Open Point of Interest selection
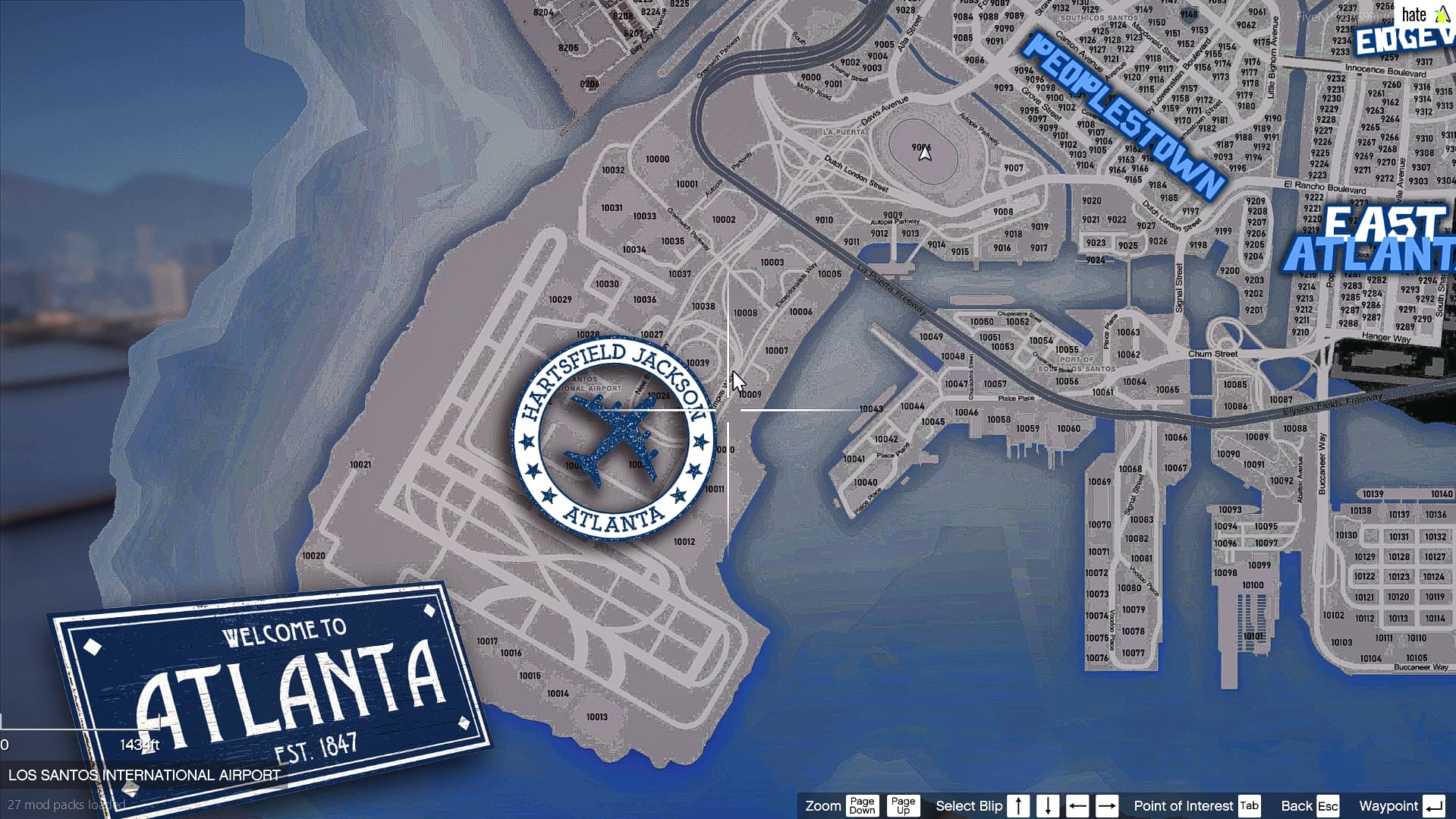 click(1183, 806)
